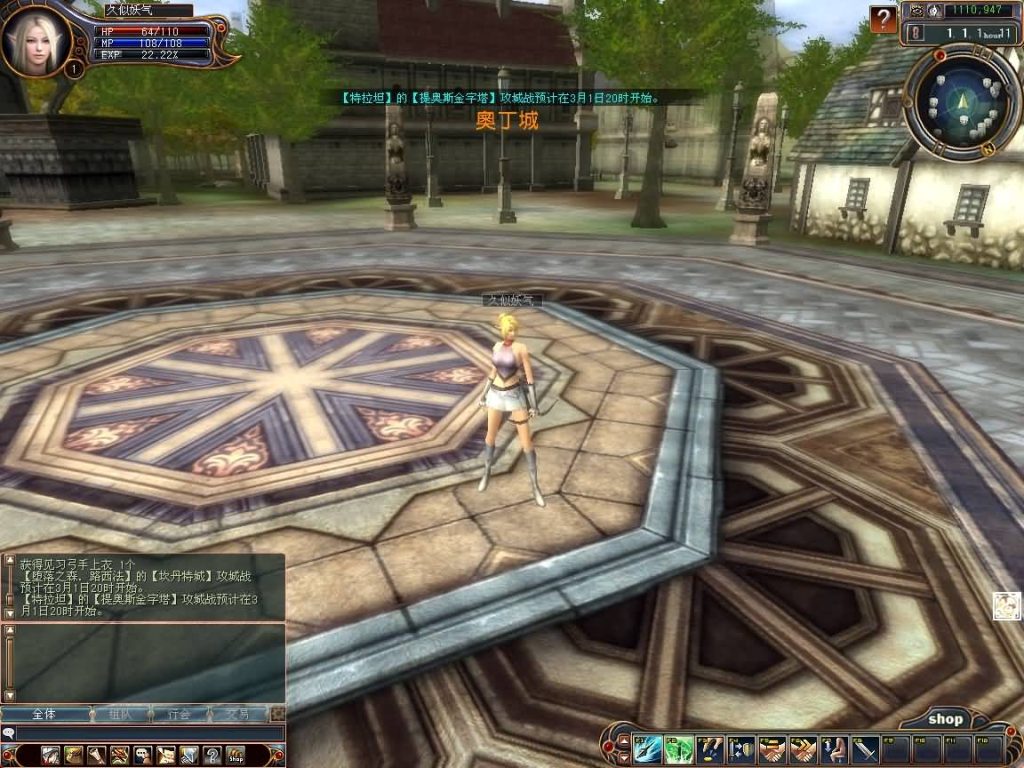Viewport: 1024px width, 768px height.
Task: Select the blonde character portrait
Action: (35, 40)
